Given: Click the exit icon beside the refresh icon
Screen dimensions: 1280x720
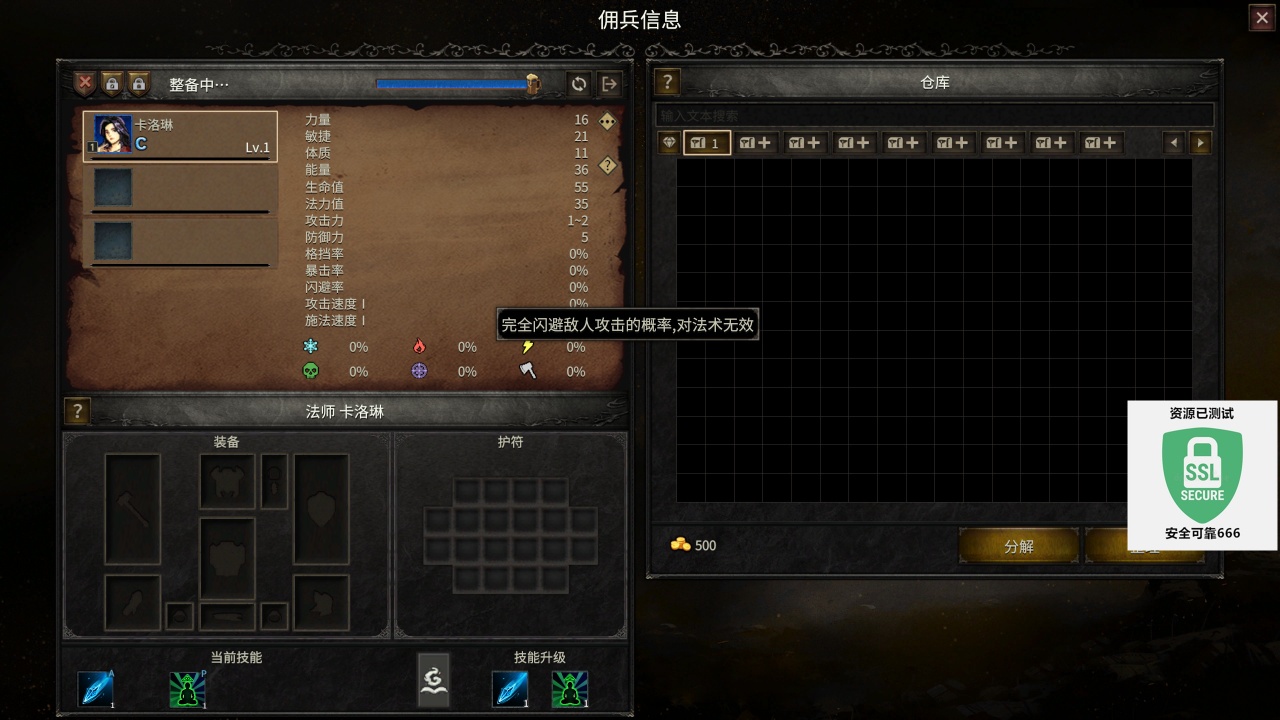Looking at the screenshot, I should pyautogui.click(x=609, y=84).
